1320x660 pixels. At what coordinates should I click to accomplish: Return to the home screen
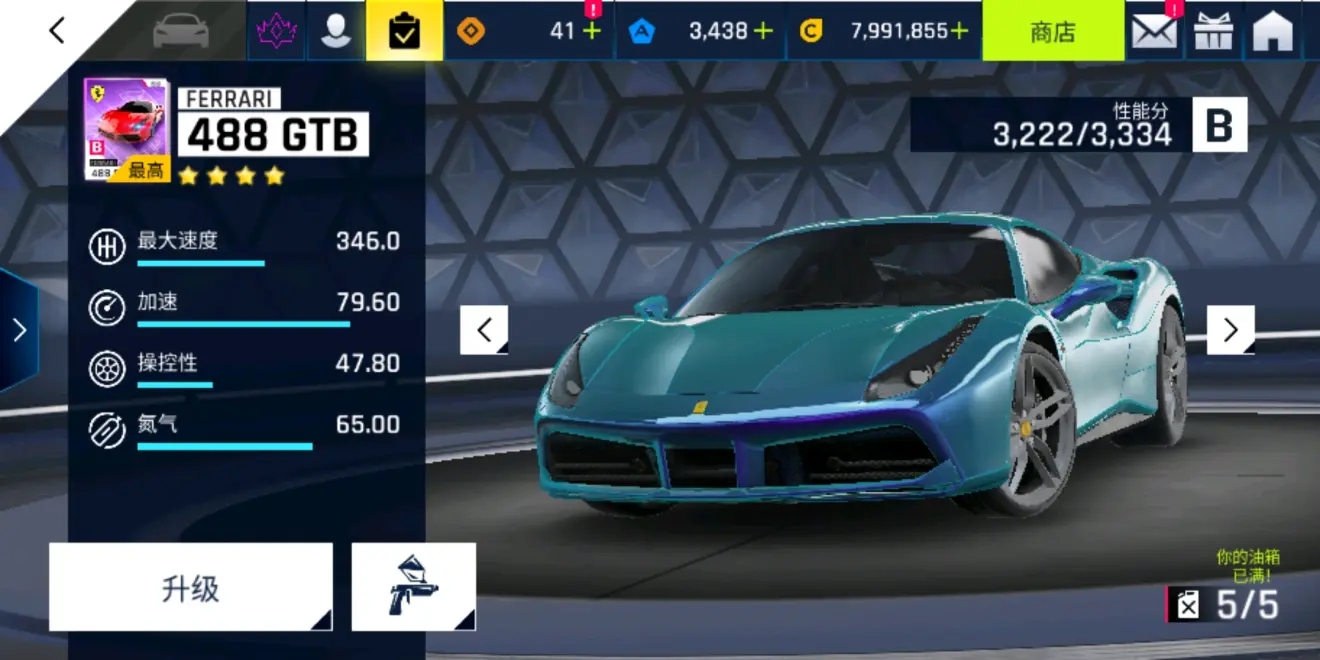[x=1273, y=31]
